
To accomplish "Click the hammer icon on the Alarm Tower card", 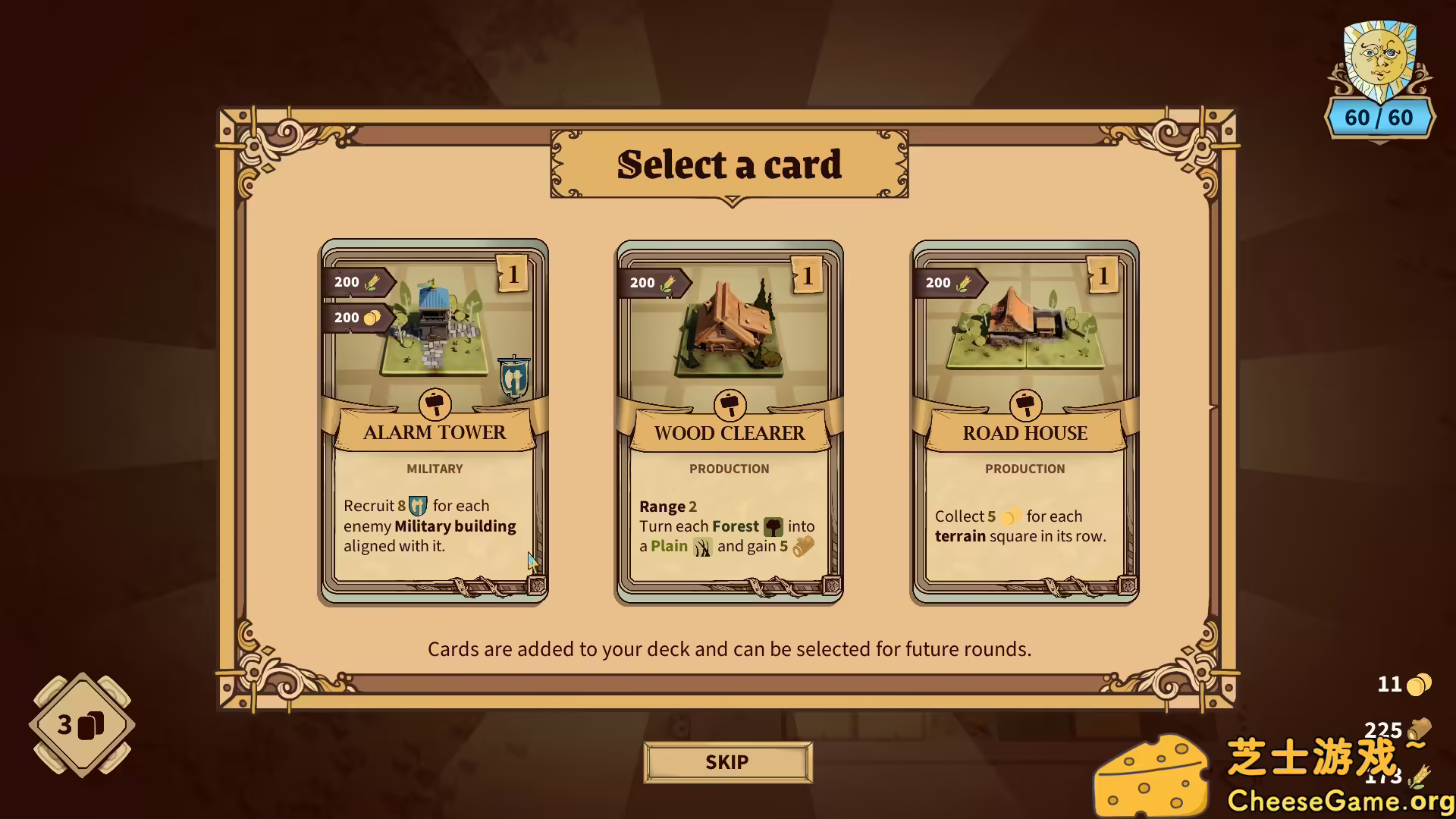I will click(x=435, y=404).
